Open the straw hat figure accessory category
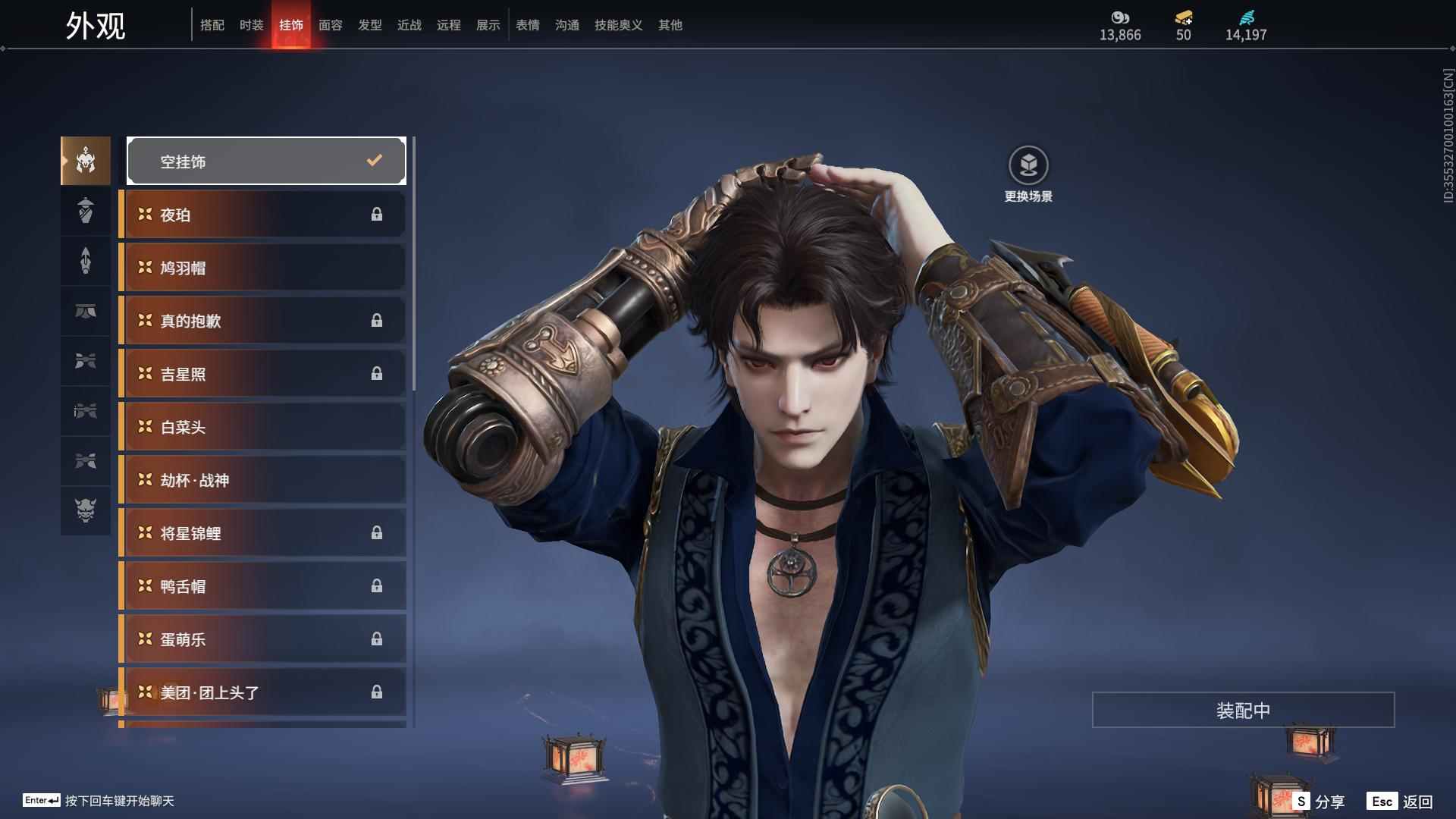This screenshot has height=819, width=1456. pyautogui.click(x=86, y=211)
